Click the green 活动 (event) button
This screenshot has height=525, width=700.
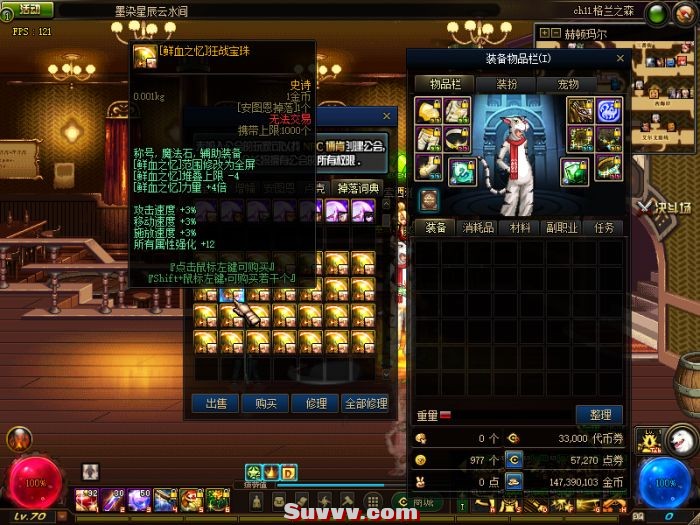[x=29, y=10]
